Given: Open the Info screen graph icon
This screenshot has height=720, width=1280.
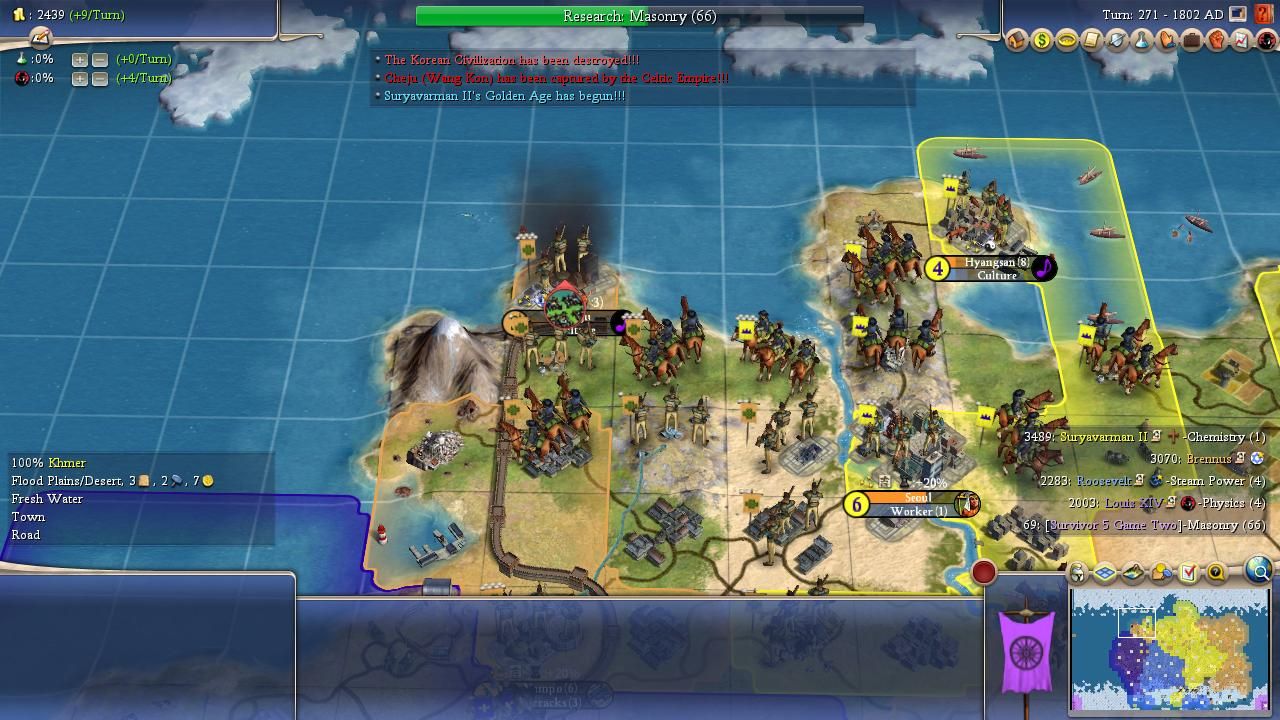Looking at the screenshot, I should click(x=1241, y=41).
